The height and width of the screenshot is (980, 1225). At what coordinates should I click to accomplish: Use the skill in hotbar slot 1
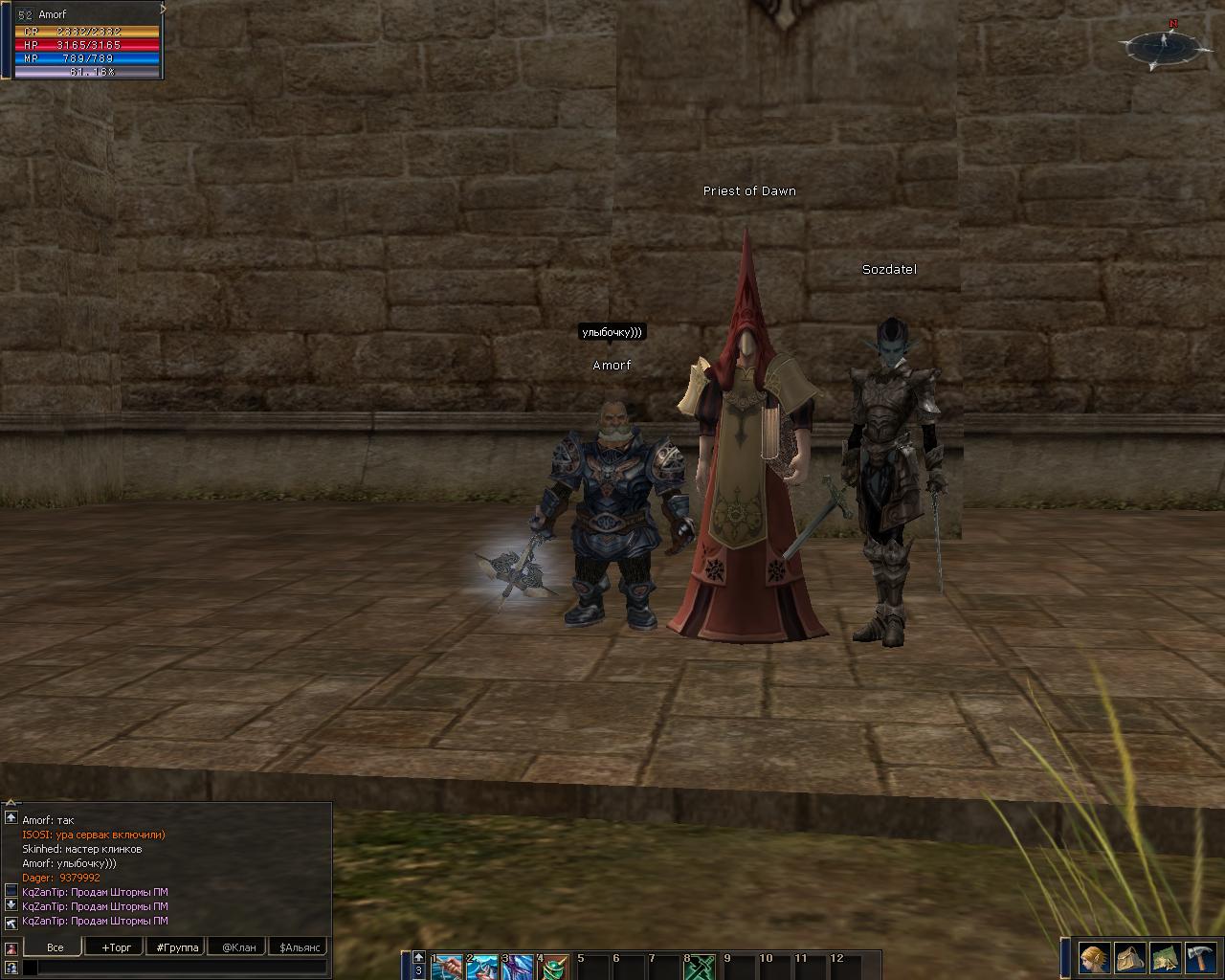pos(447,967)
